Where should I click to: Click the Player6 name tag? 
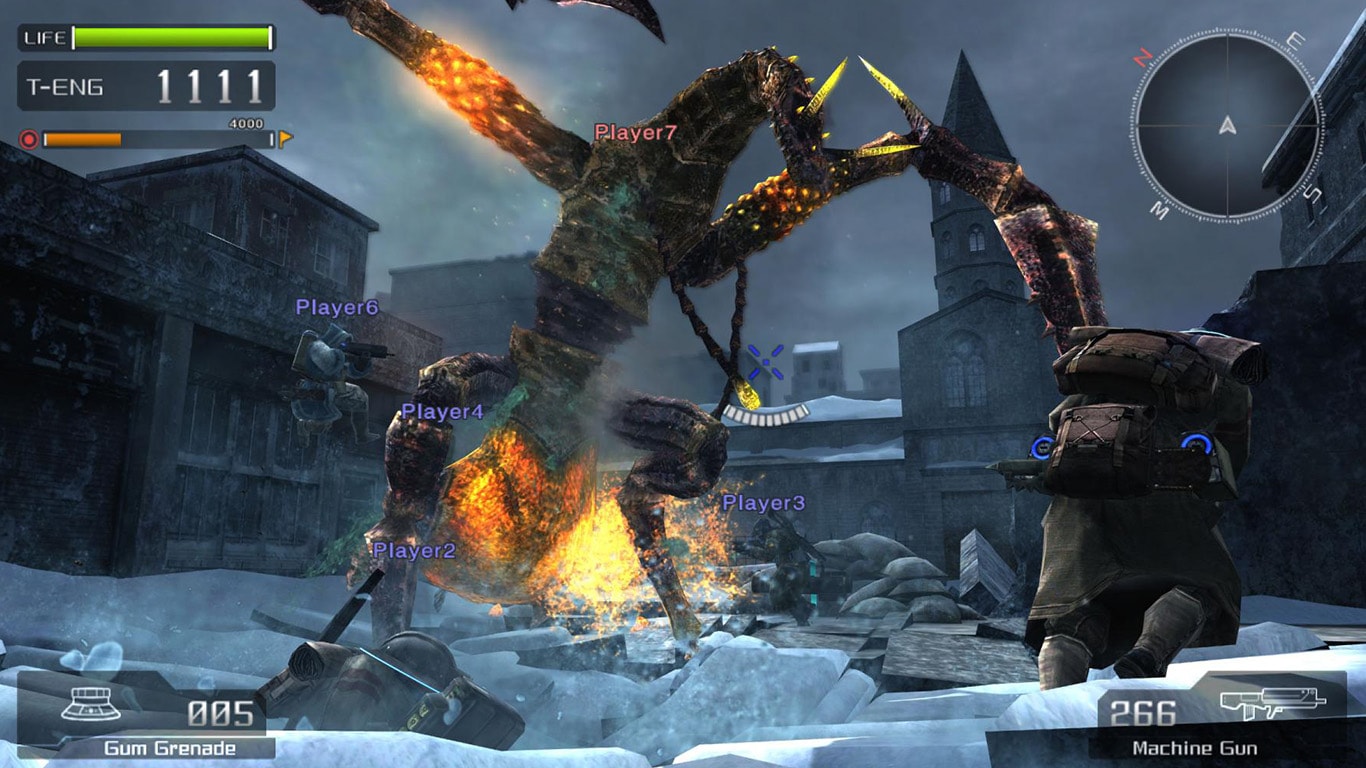click(337, 308)
